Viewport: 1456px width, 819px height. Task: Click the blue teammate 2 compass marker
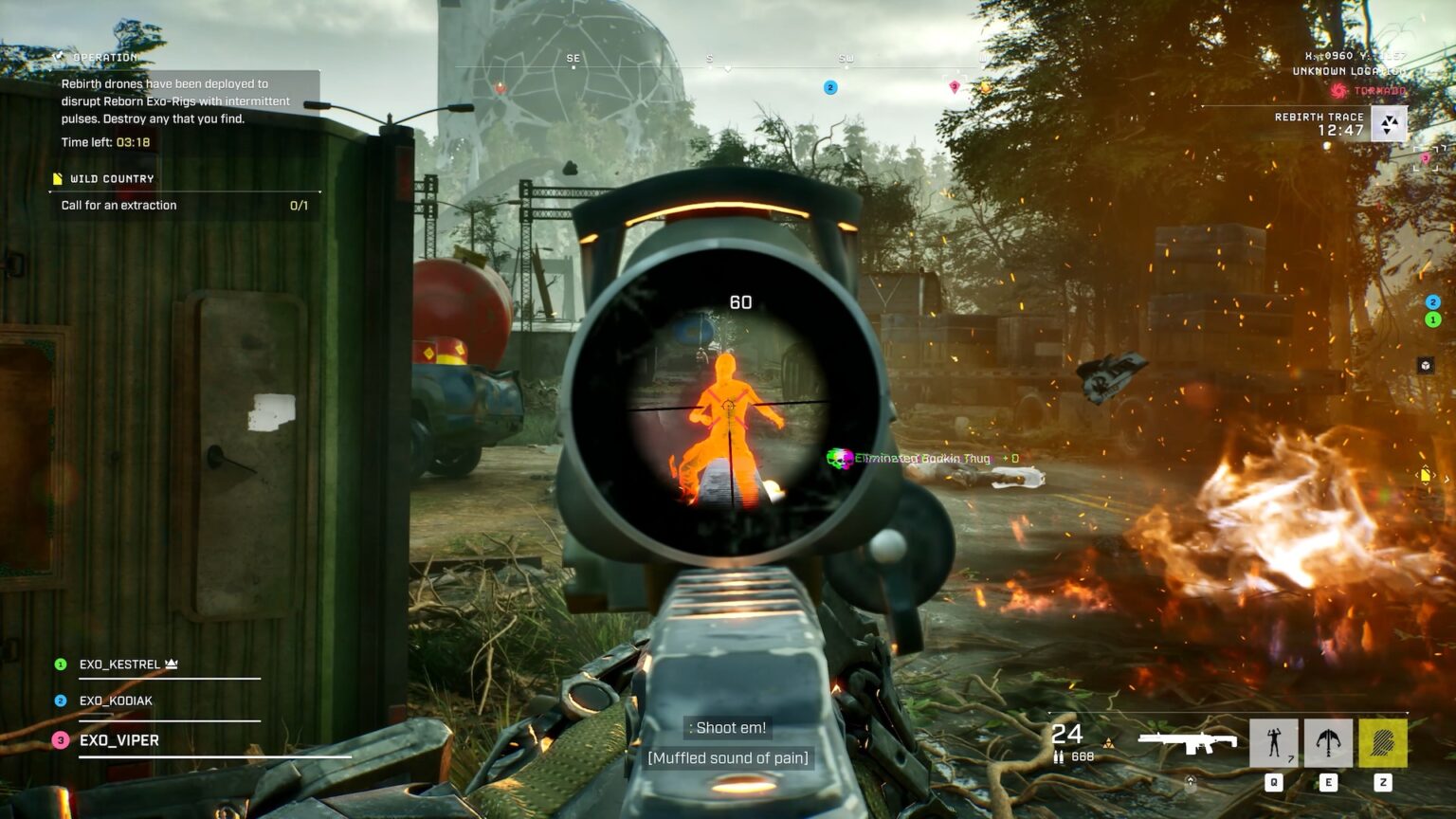click(830, 87)
